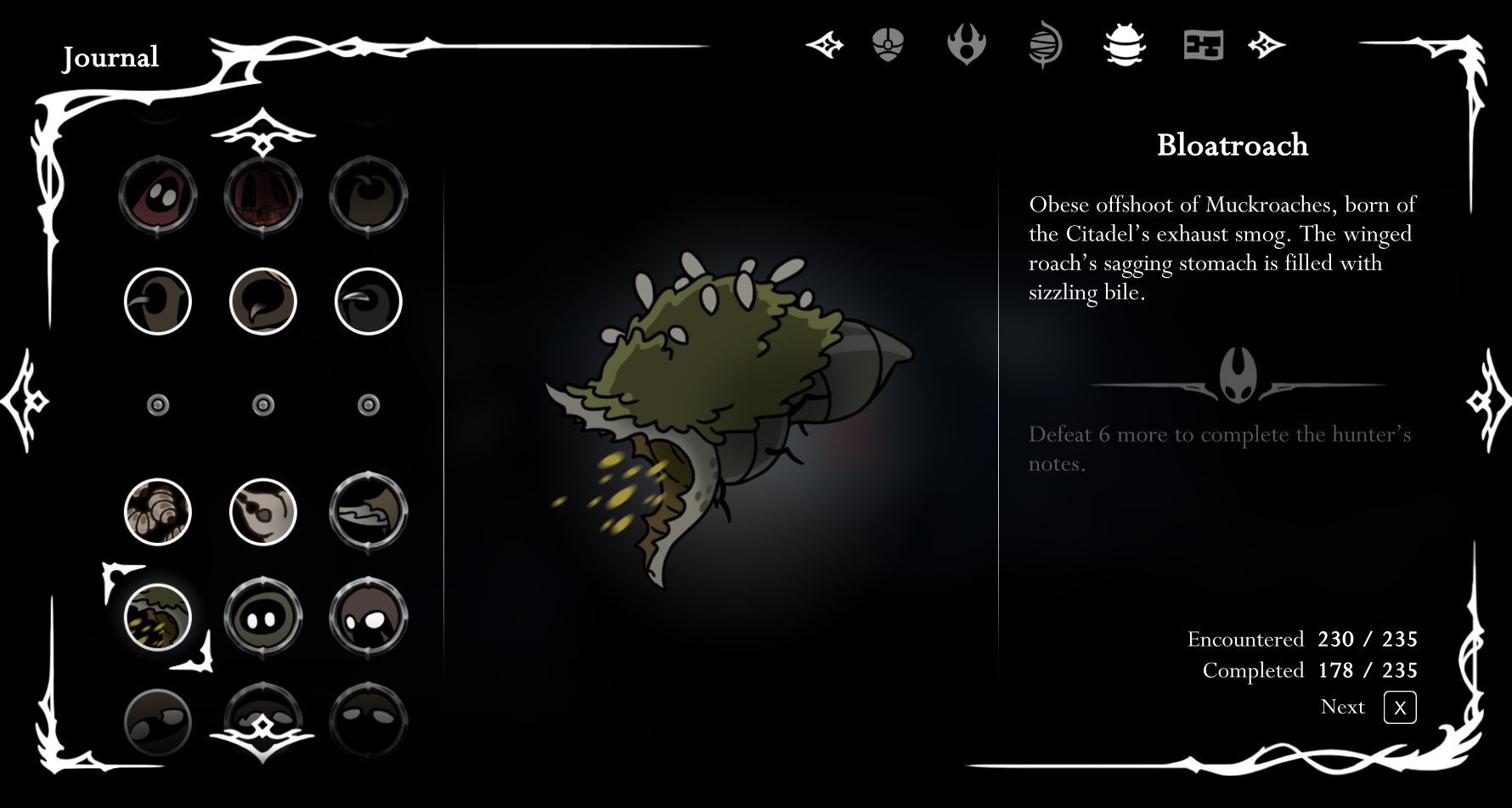
Task: Open the coiled pale grub journal entry
Action: point(158,512)
